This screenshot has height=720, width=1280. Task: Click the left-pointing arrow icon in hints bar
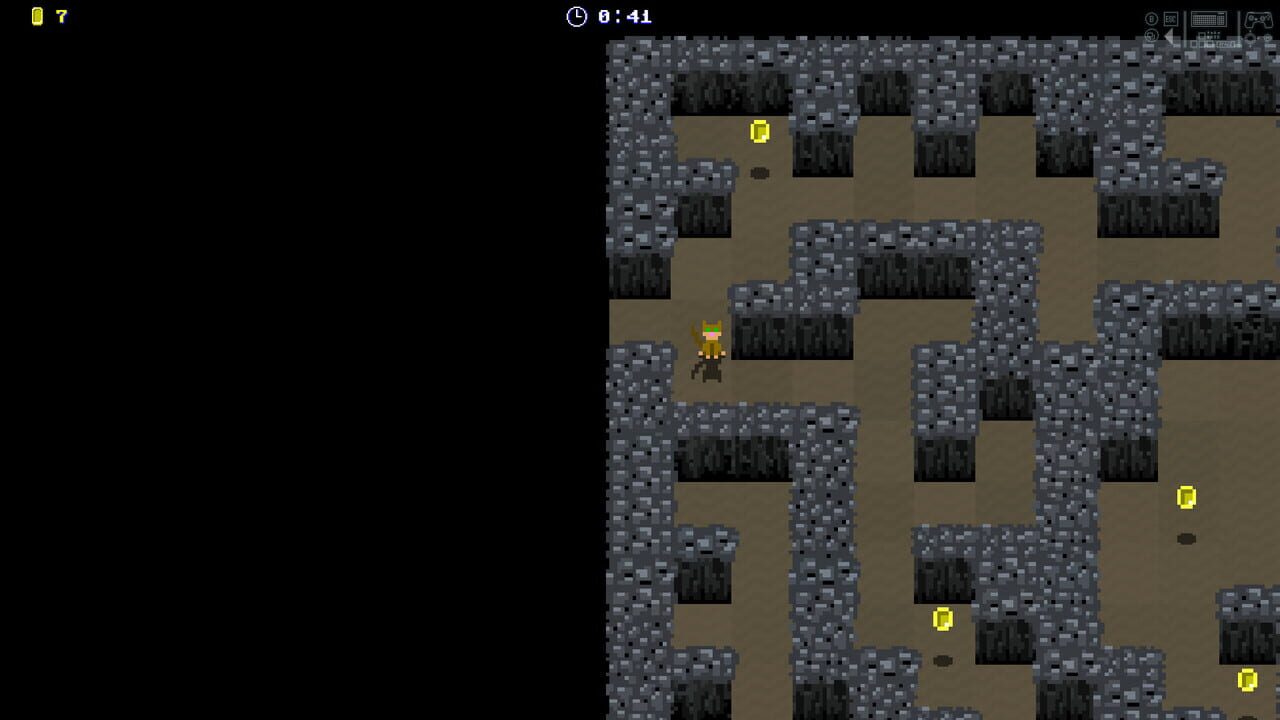pyautogui.click(x=1169, y=36)
